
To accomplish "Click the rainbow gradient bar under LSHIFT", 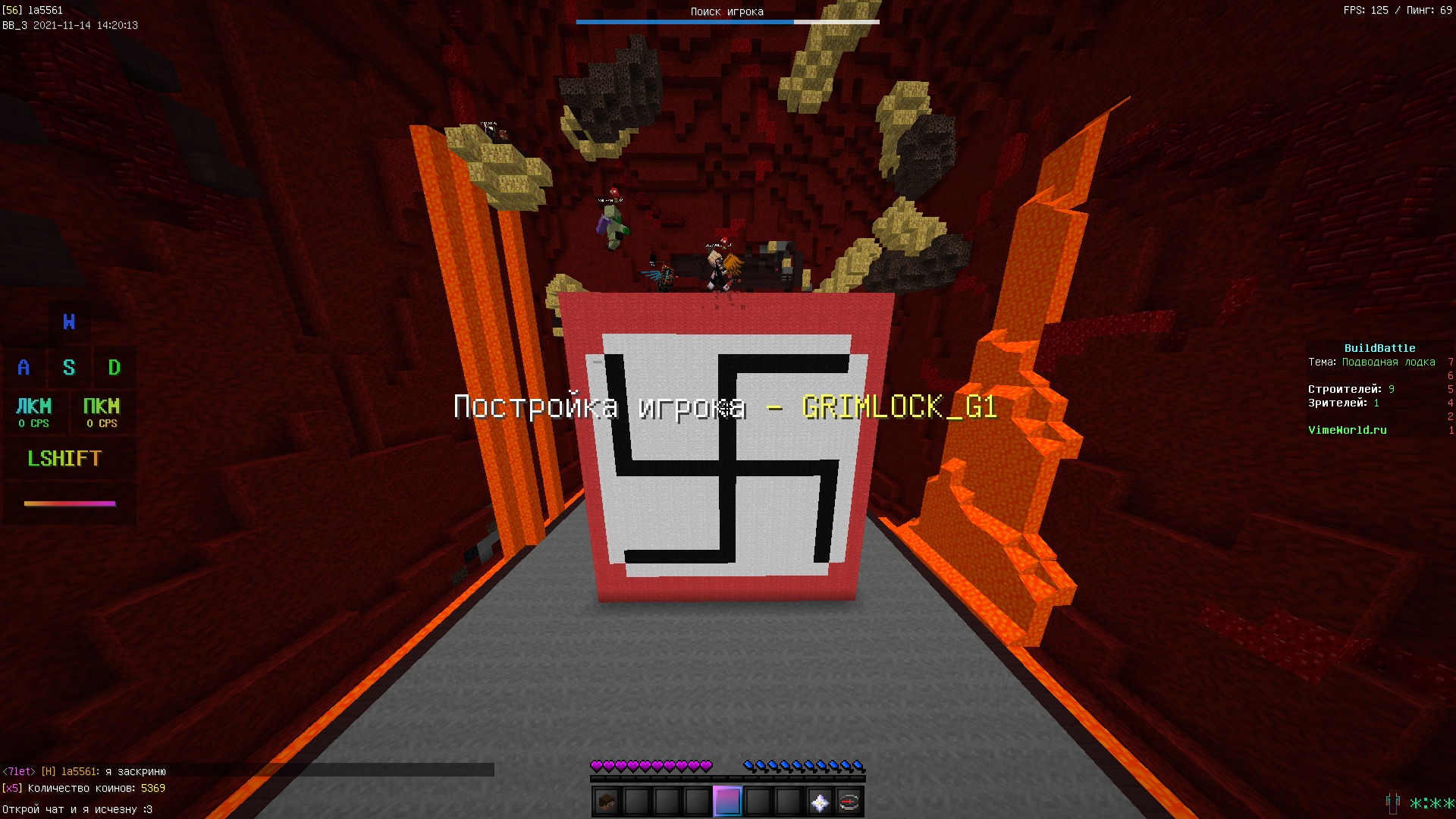I will coord(71,503).
